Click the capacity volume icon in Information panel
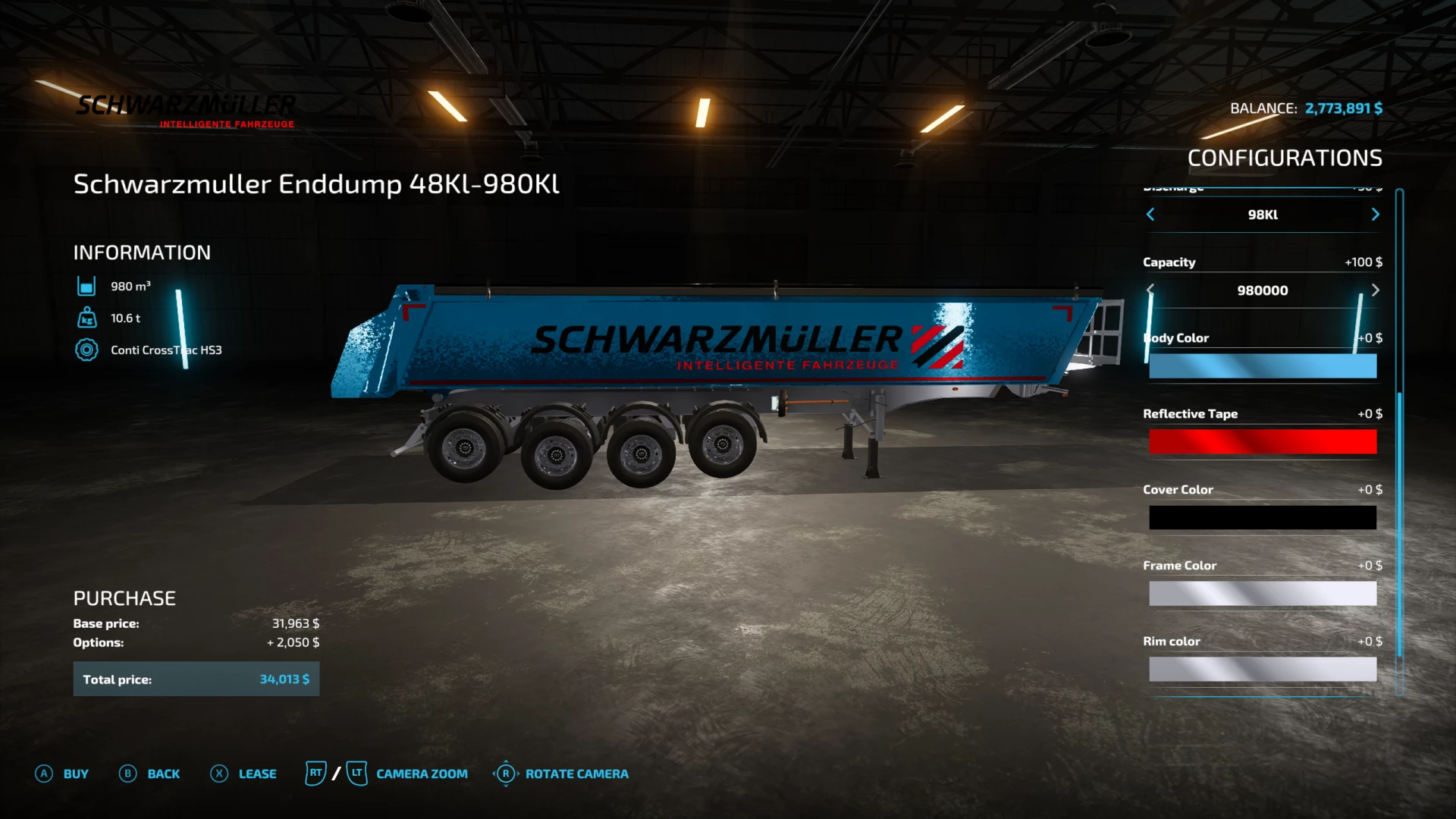Viewport: 1456px width, 819px height. pos(87,286)
